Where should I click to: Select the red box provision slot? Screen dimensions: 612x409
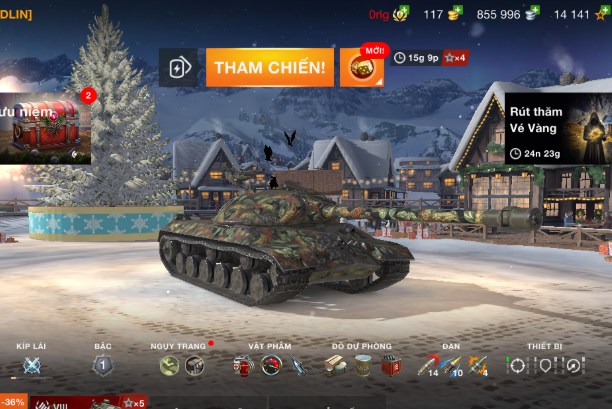(x=390, y=366)
